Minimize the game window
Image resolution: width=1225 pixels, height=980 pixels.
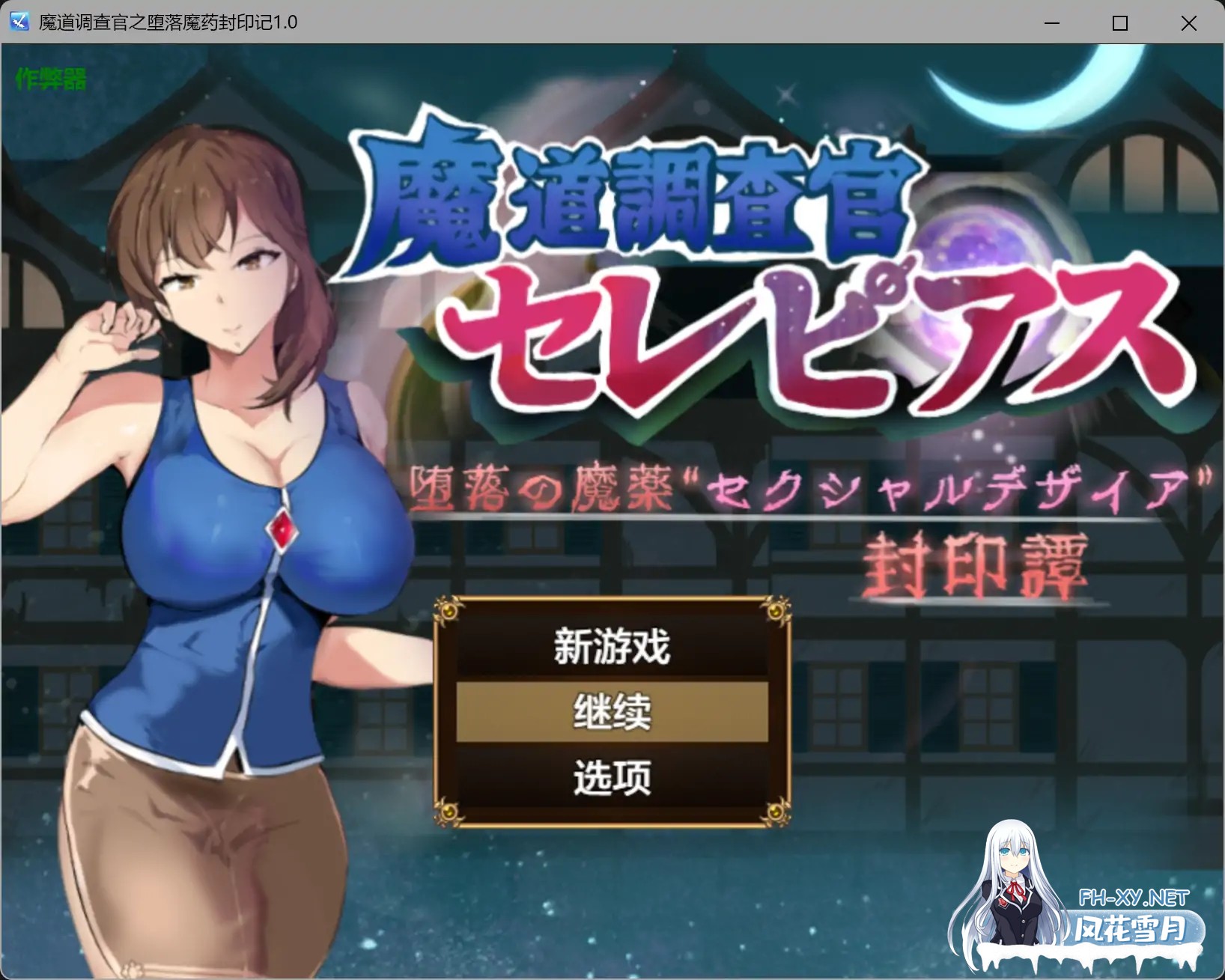coord(1051,23)
